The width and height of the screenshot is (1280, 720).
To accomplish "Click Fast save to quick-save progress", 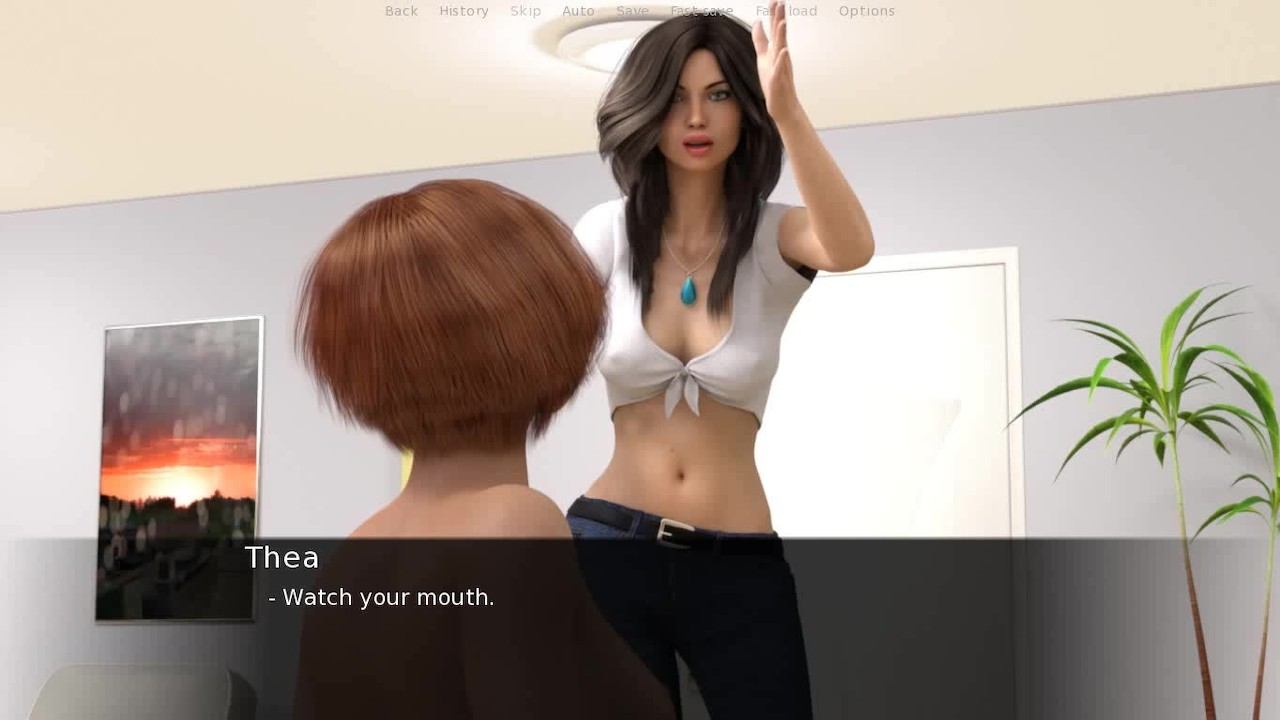I will click(x=703, y=11).
